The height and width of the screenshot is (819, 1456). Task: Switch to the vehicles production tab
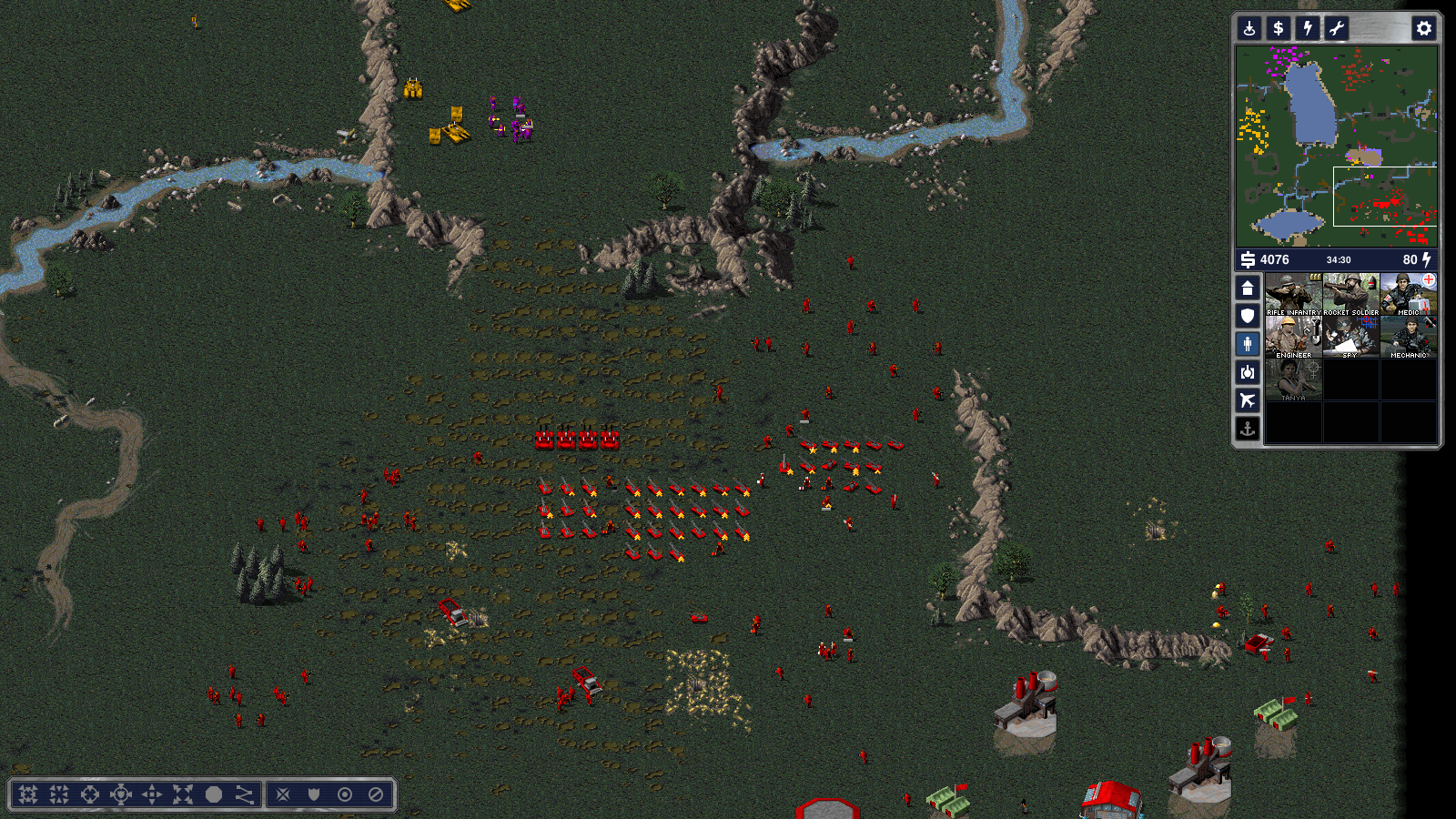(1248, 372)
